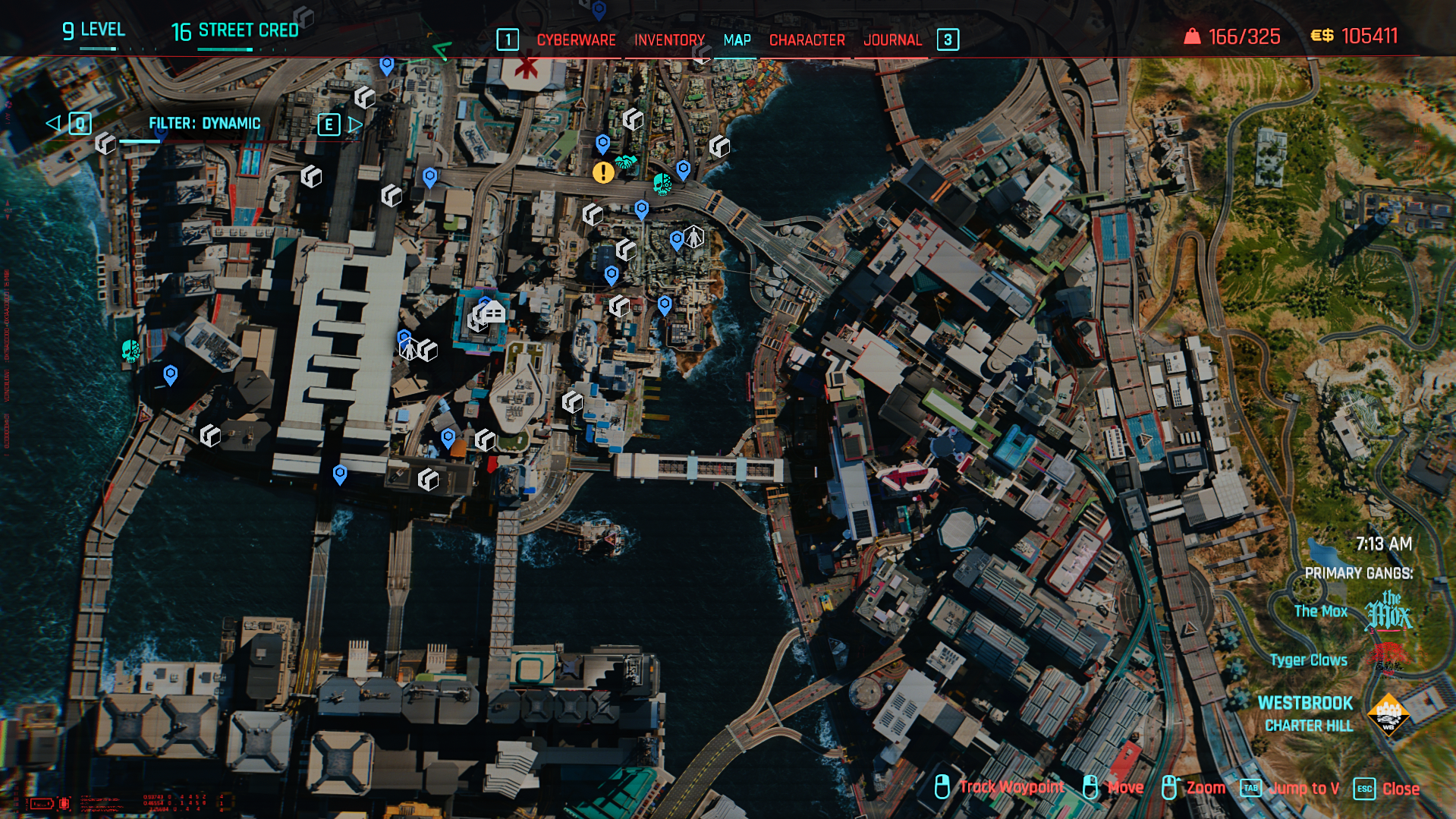The image size is (1456, 819).
Task: Click the Close button
Action: [1400, 789]
